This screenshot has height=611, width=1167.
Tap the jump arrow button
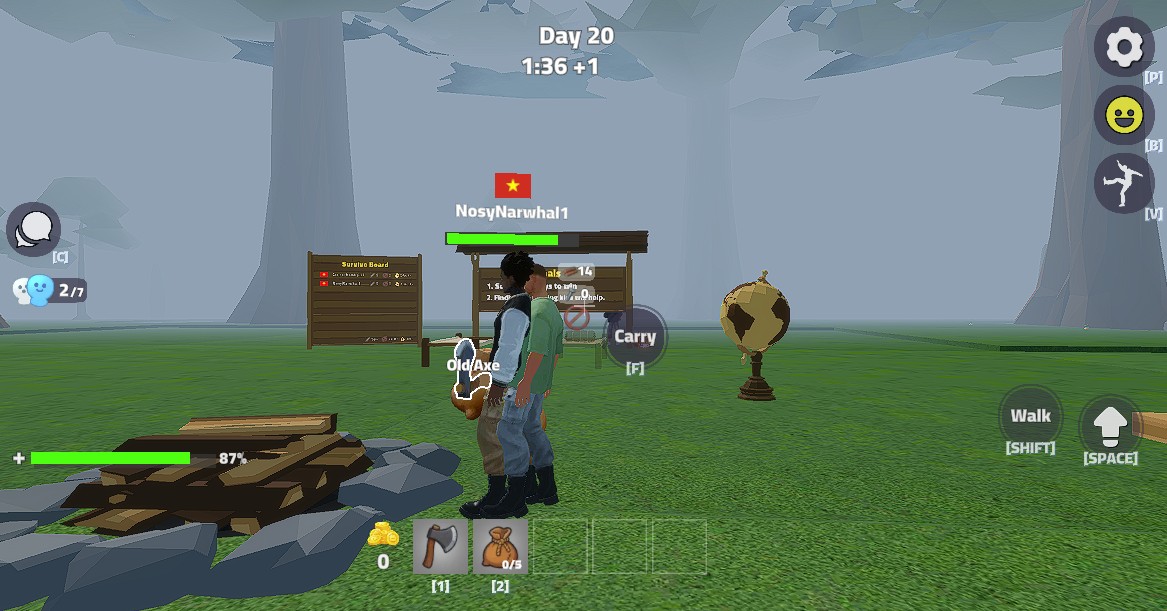[1110, 427]
